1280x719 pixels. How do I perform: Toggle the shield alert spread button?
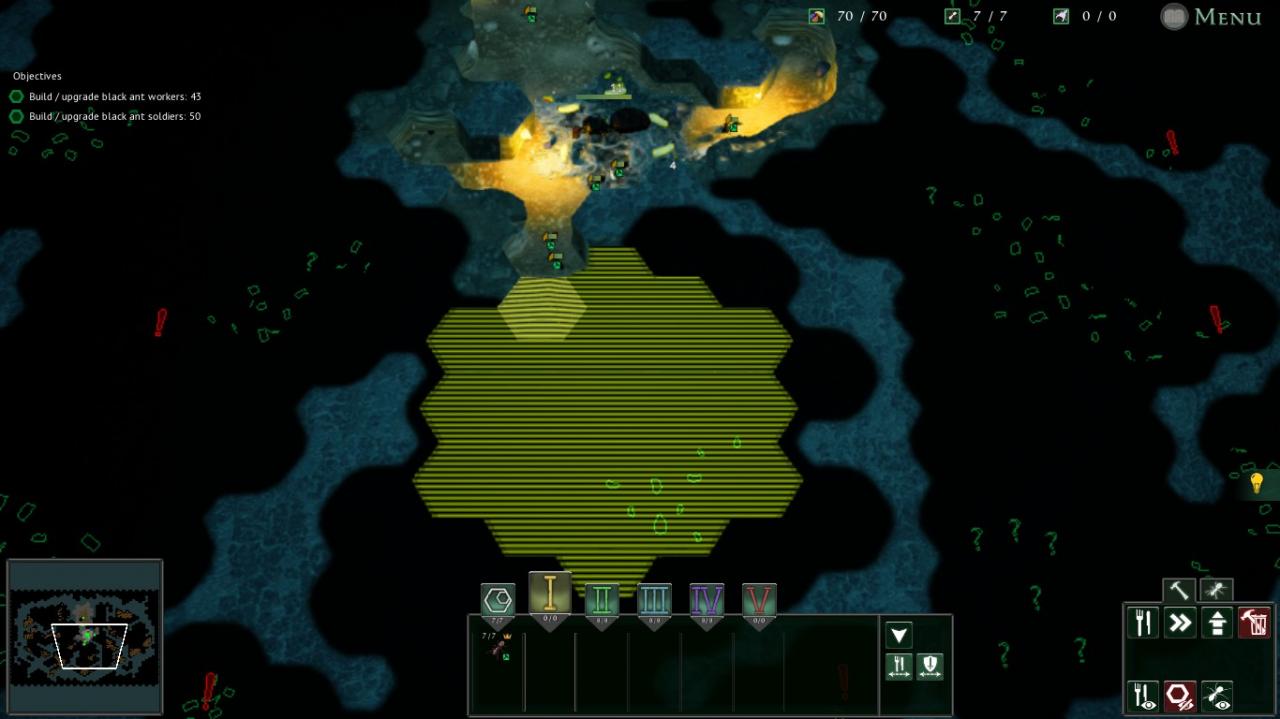point(930,667)
